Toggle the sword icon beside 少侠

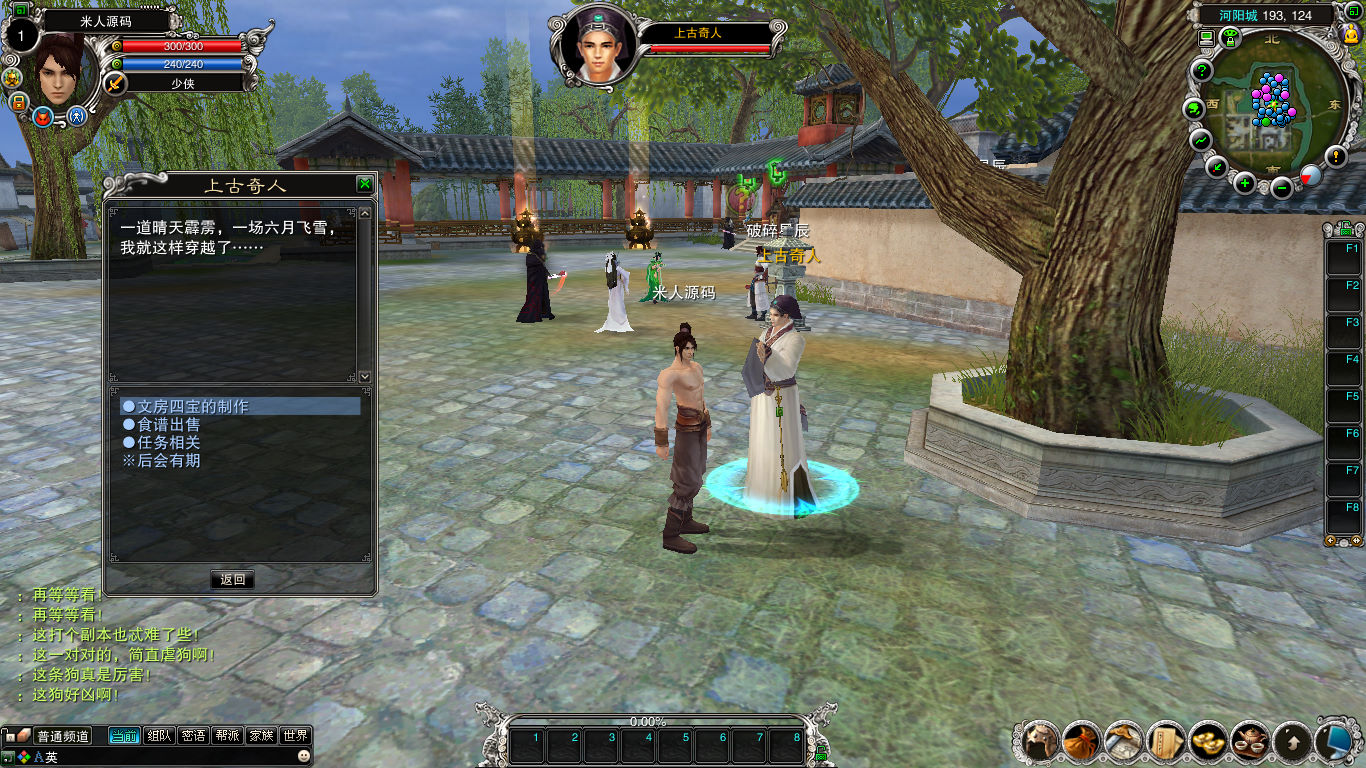(115, 84)
